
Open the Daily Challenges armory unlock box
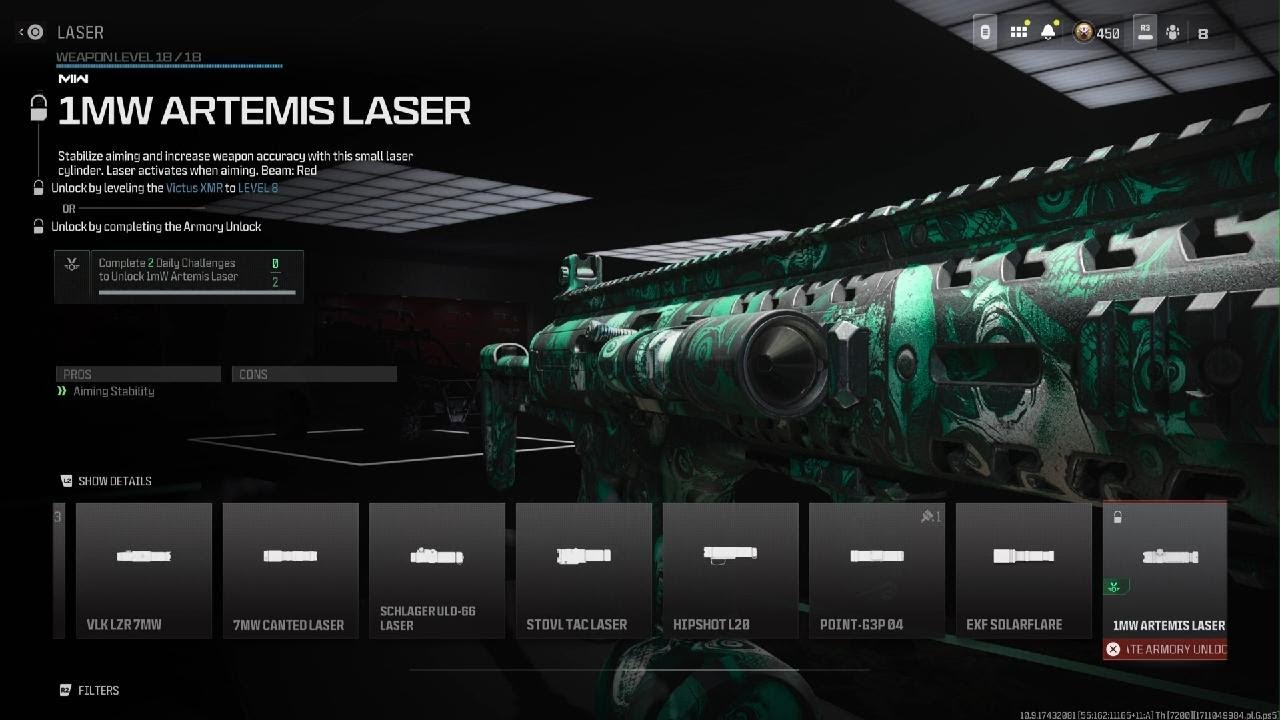coord(179,276)
